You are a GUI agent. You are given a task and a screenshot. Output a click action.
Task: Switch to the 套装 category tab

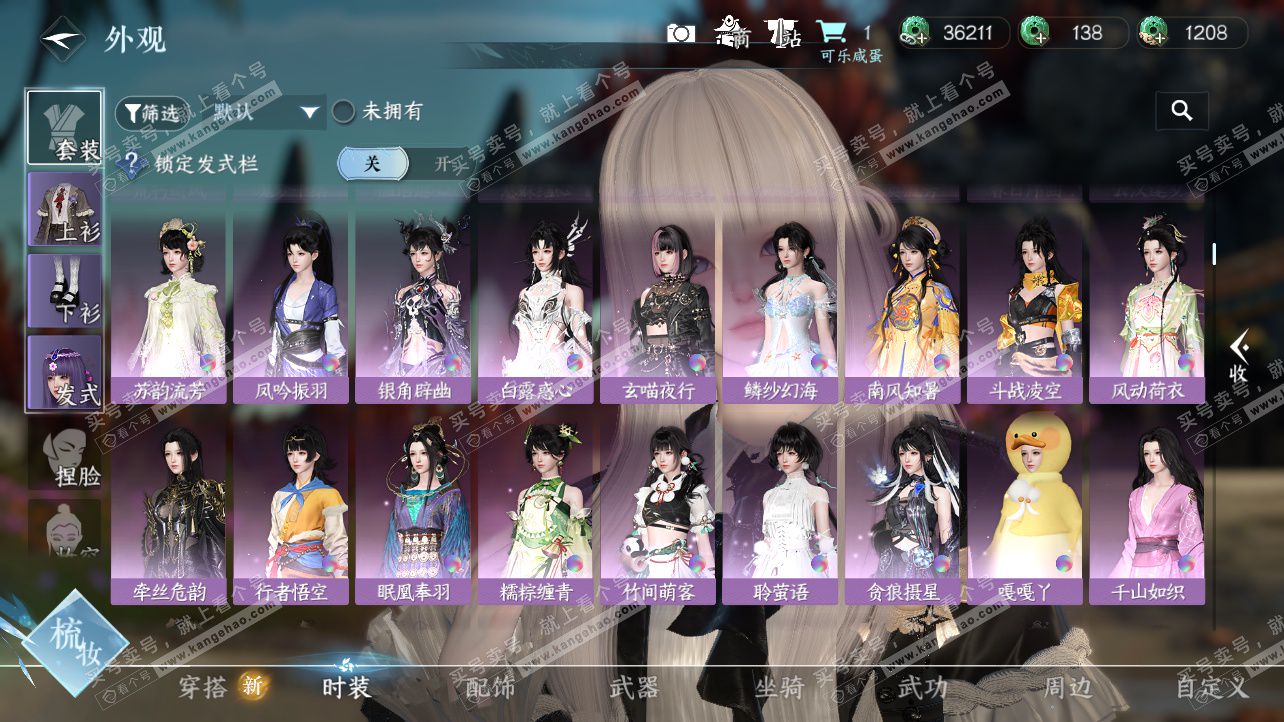(65, 127)
